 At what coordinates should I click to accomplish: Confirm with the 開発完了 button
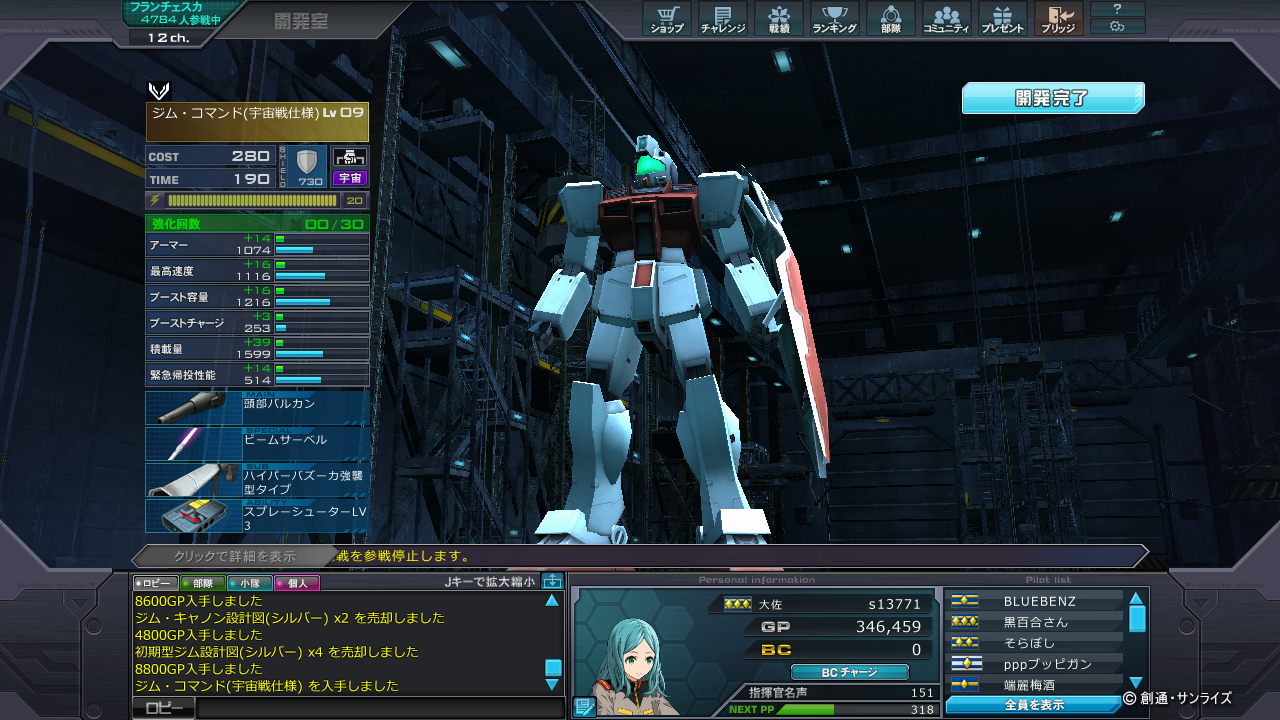(1052, 98)
